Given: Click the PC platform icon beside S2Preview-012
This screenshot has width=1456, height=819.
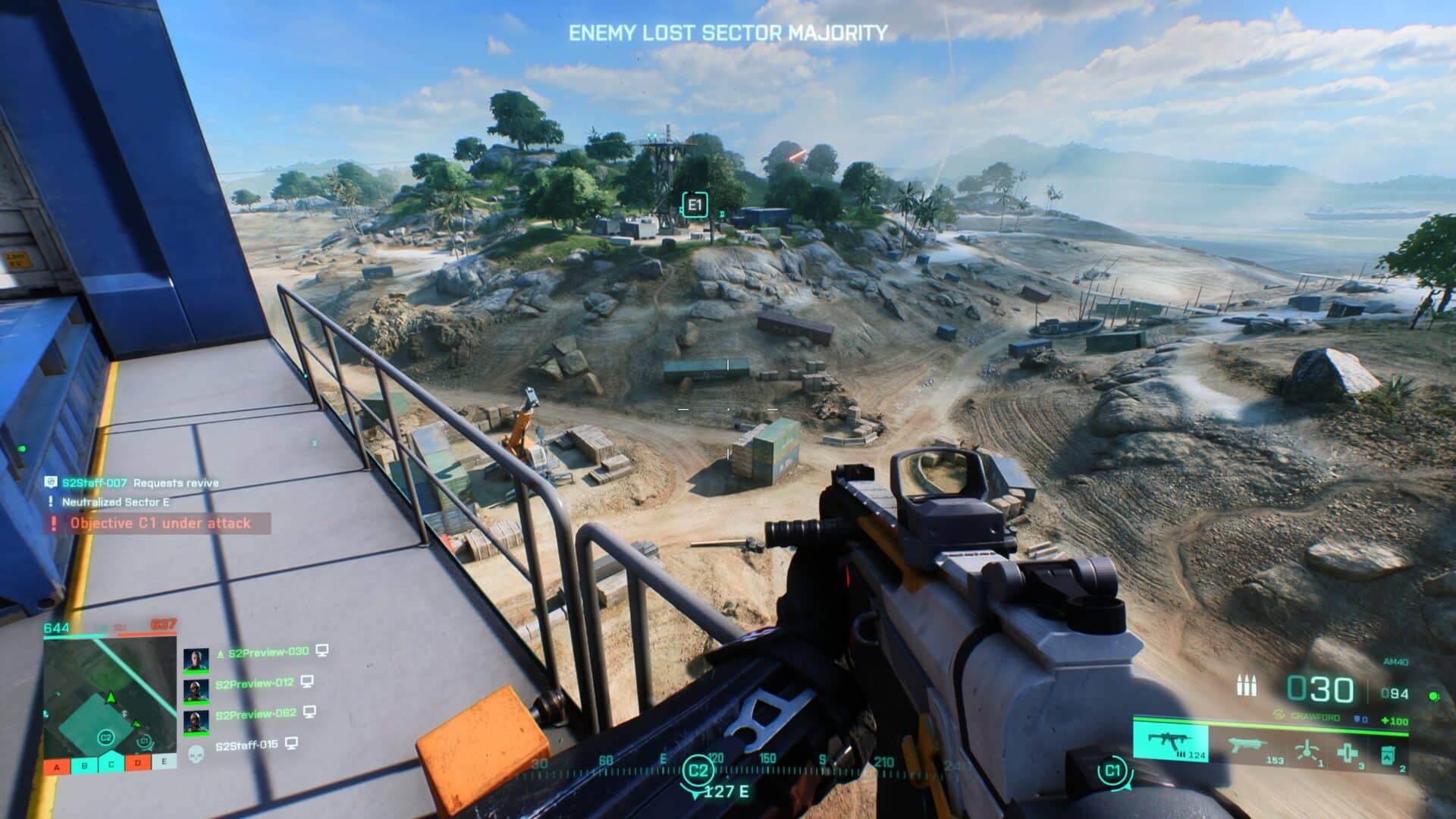Looking at the screenshot, I should click(307, 683).
